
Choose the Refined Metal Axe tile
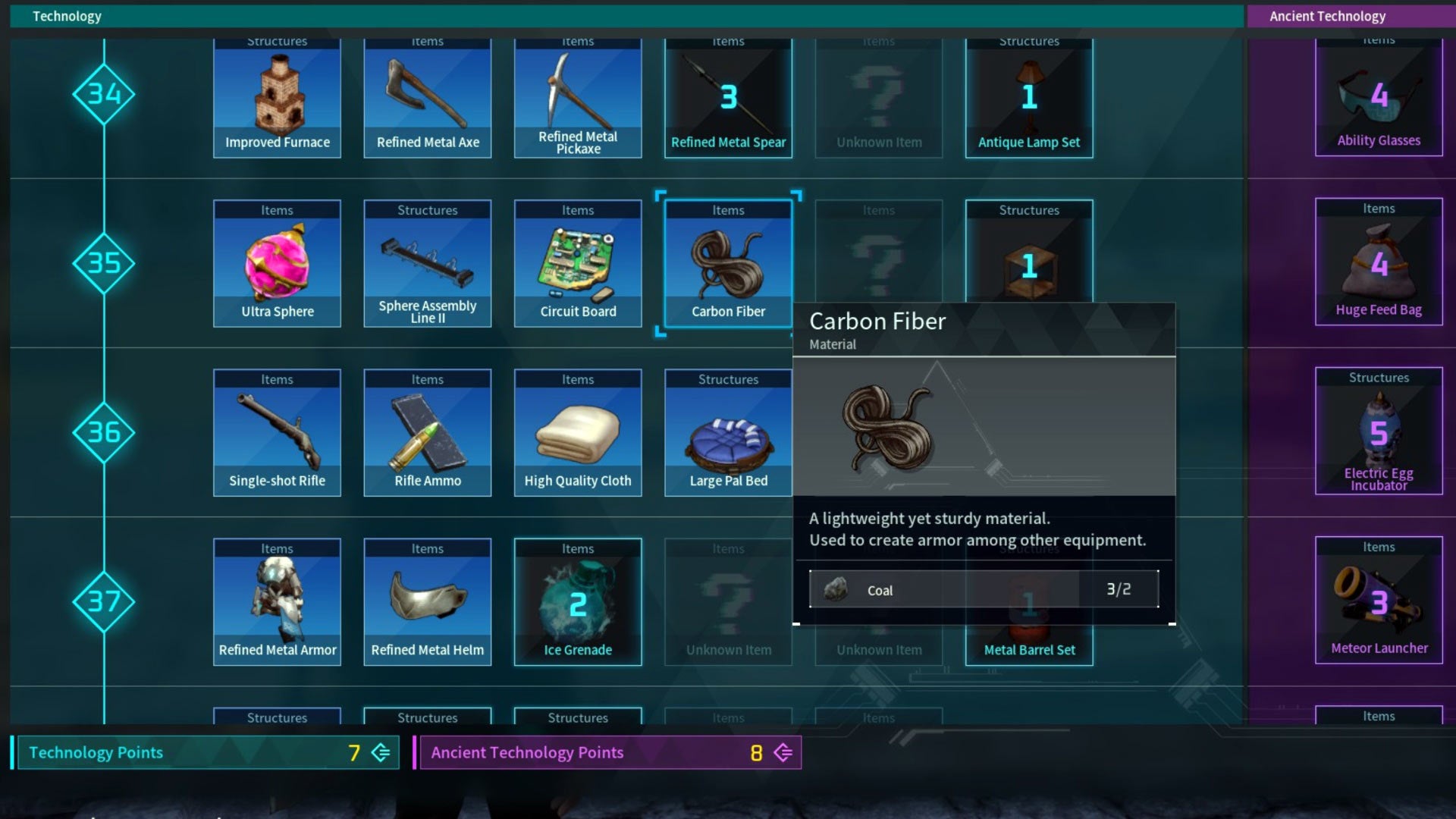click(427, 99)
